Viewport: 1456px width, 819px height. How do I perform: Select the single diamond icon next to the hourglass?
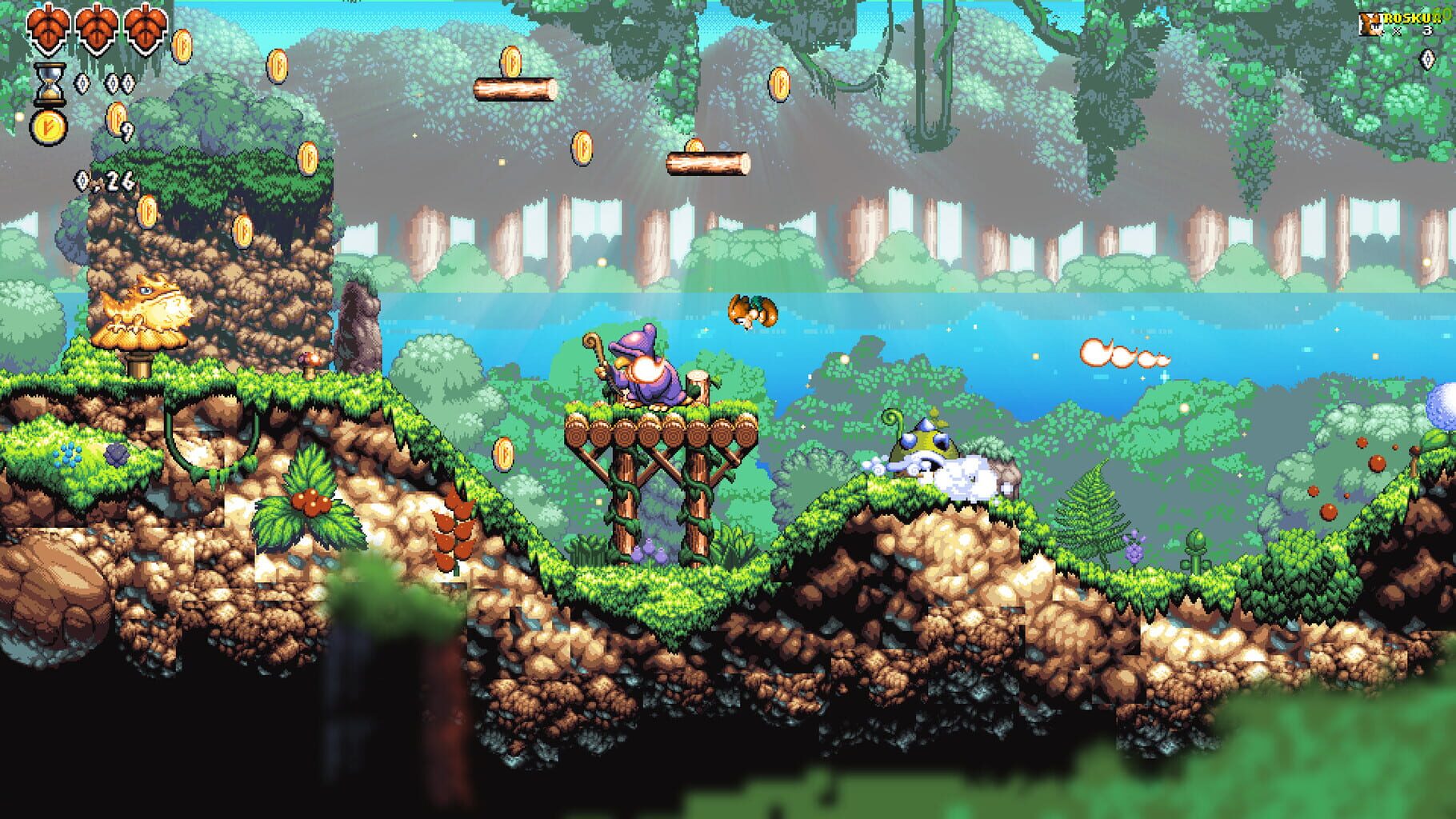coord(82,84)
